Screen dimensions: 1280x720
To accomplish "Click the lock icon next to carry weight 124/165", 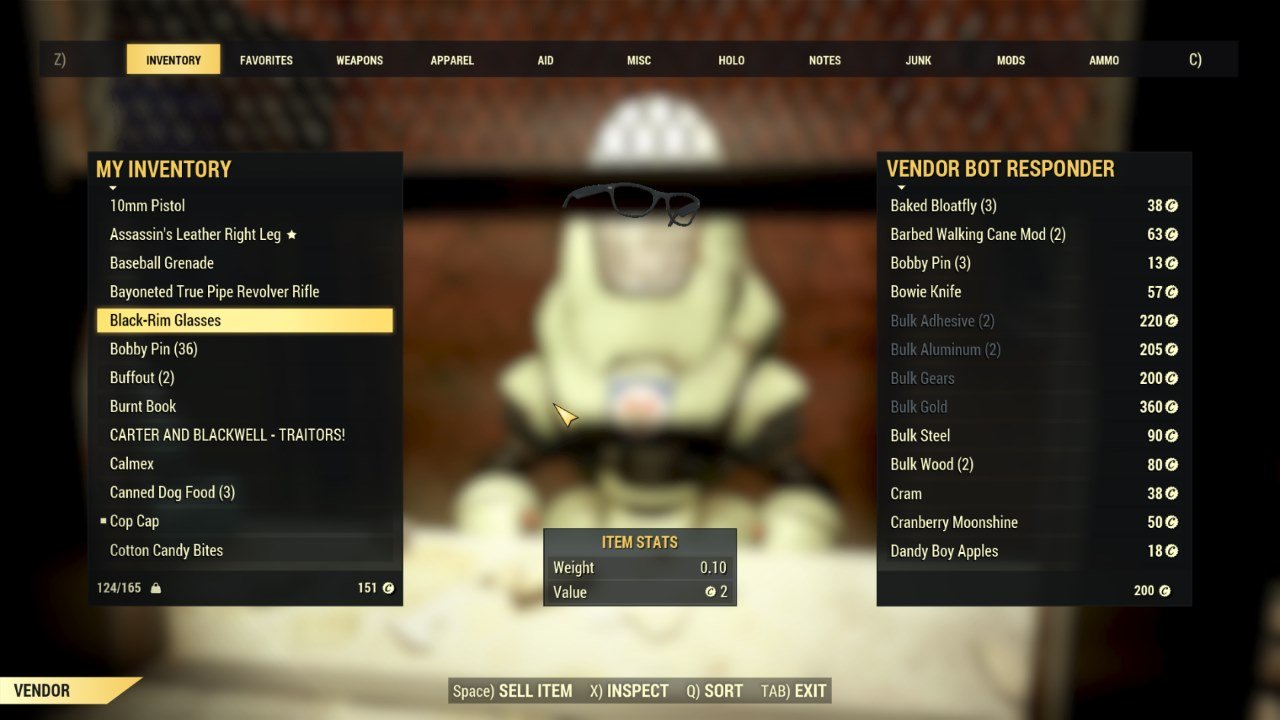I will [154, 587].
